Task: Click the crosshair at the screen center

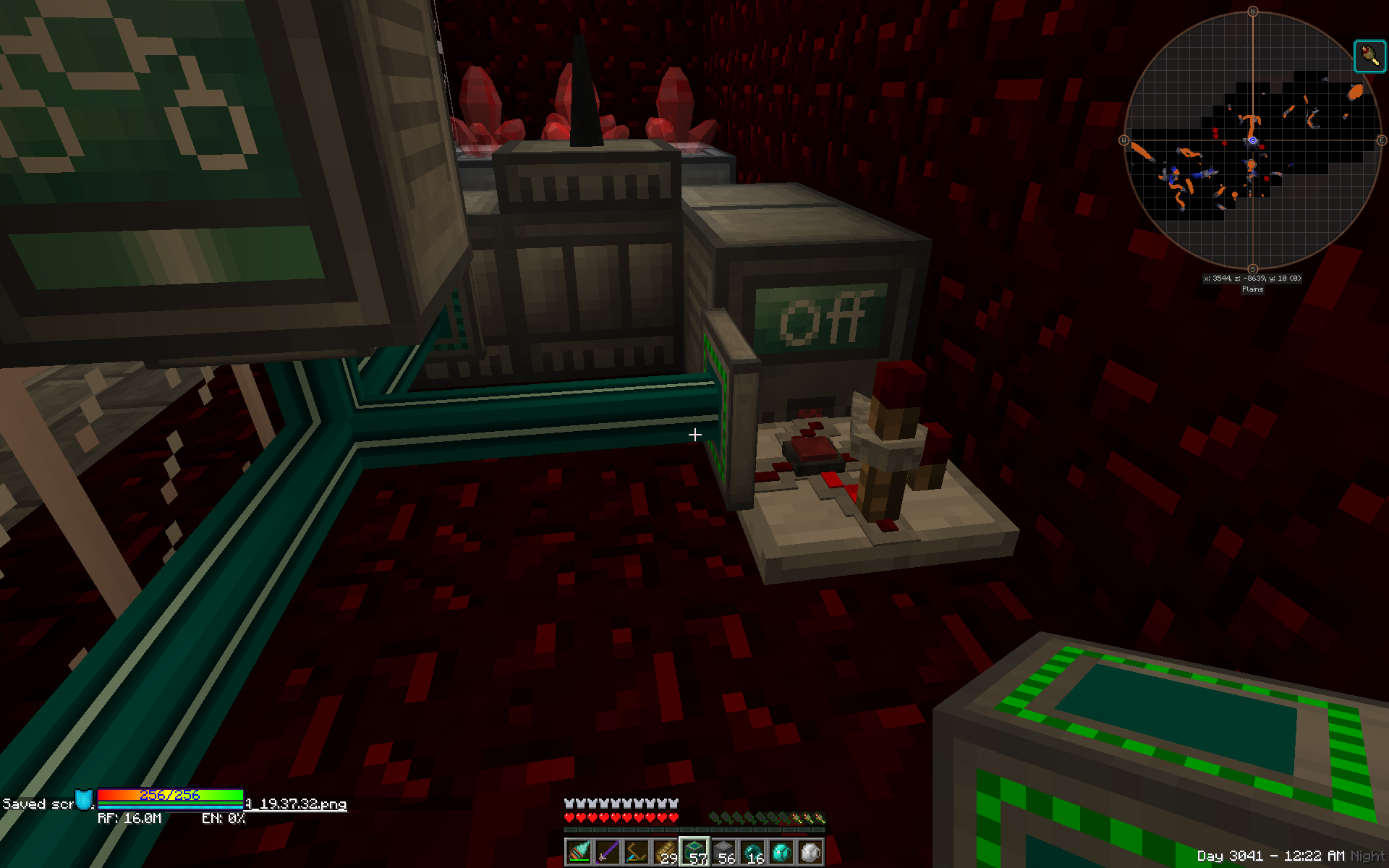Action: tap(694, 434)
